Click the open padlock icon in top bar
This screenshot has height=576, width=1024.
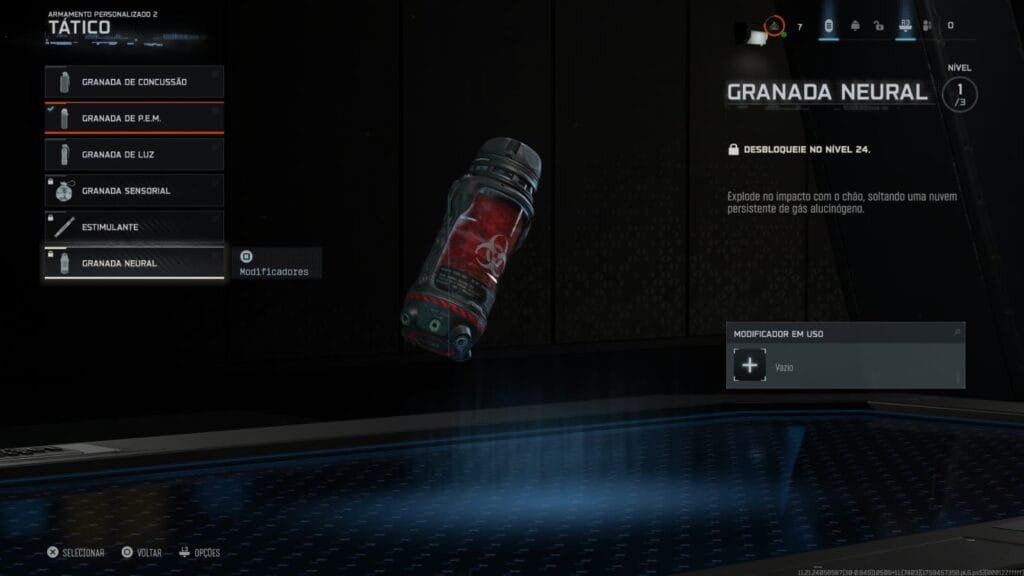tap(877, 26)
